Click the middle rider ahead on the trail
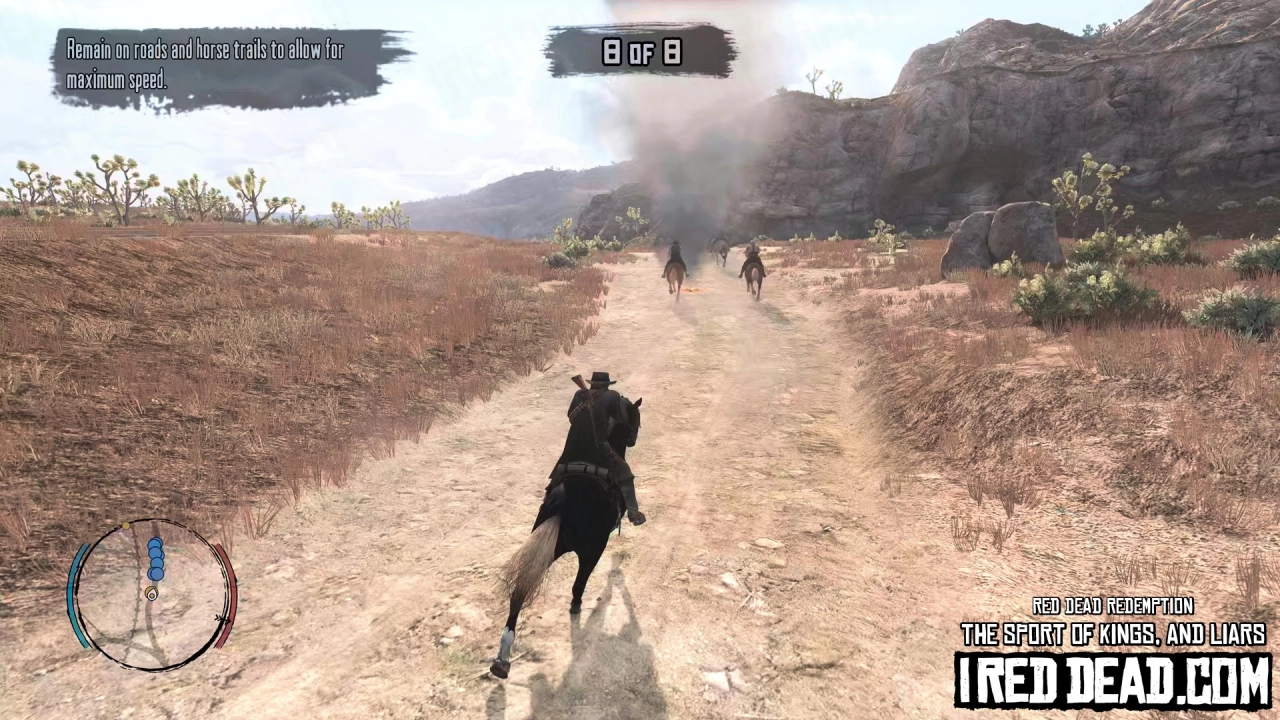 click(718, 250)
